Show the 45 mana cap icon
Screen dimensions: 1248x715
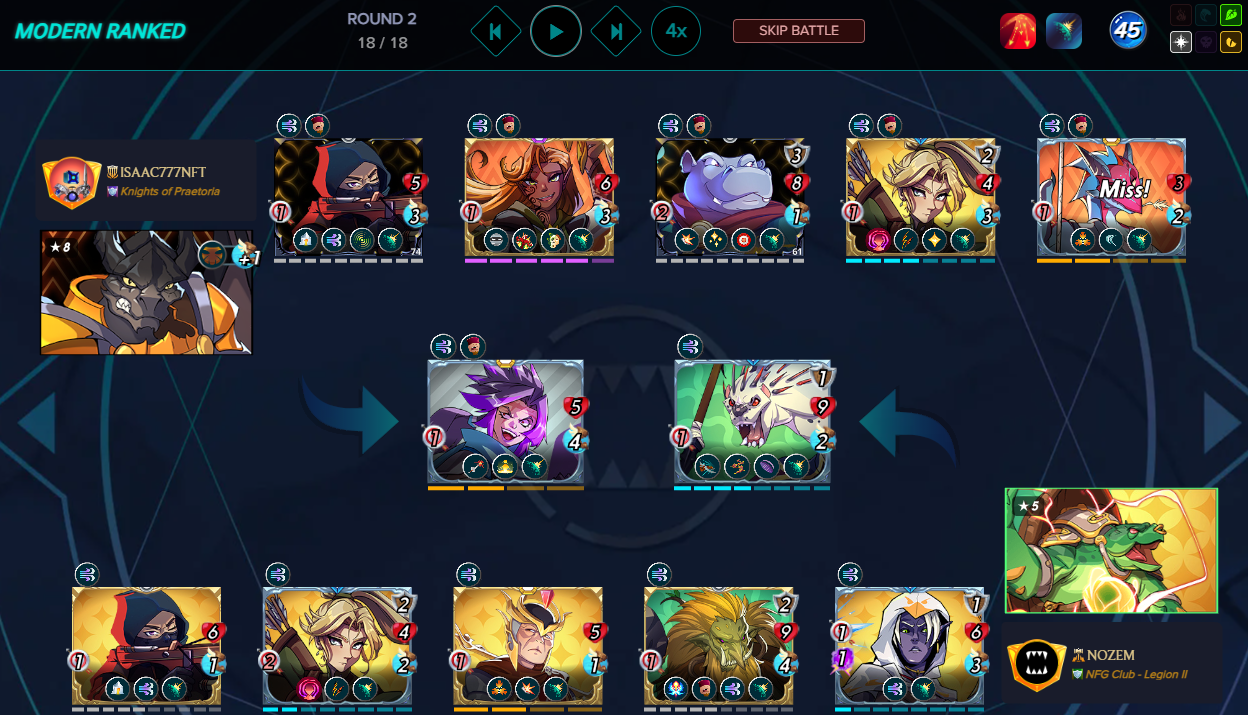(1128, 31)
